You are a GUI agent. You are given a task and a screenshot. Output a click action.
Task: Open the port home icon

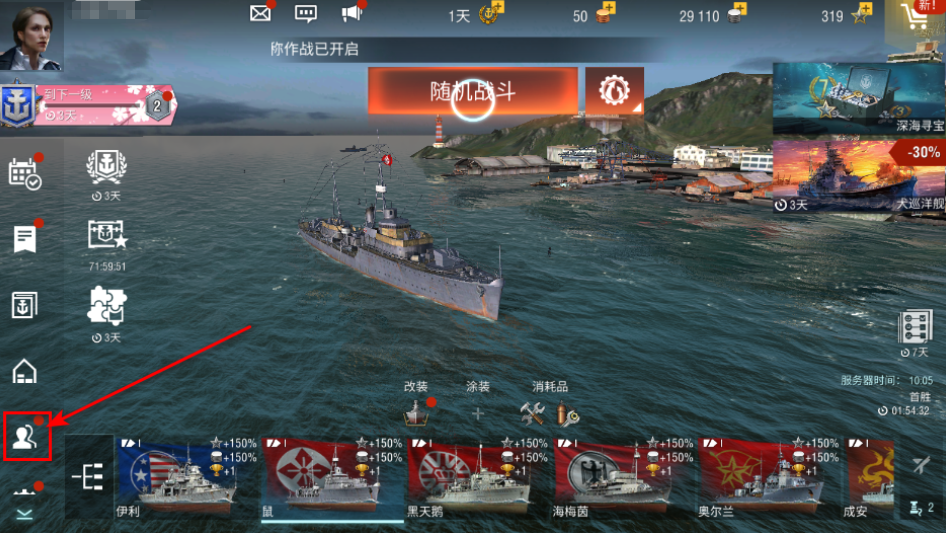tap(24, 371)
